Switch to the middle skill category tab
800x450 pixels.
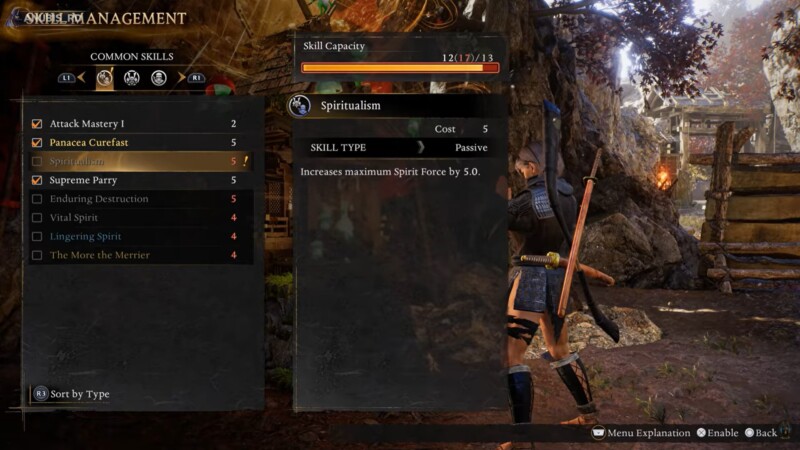pyautogui.click(x=131, y=77)
